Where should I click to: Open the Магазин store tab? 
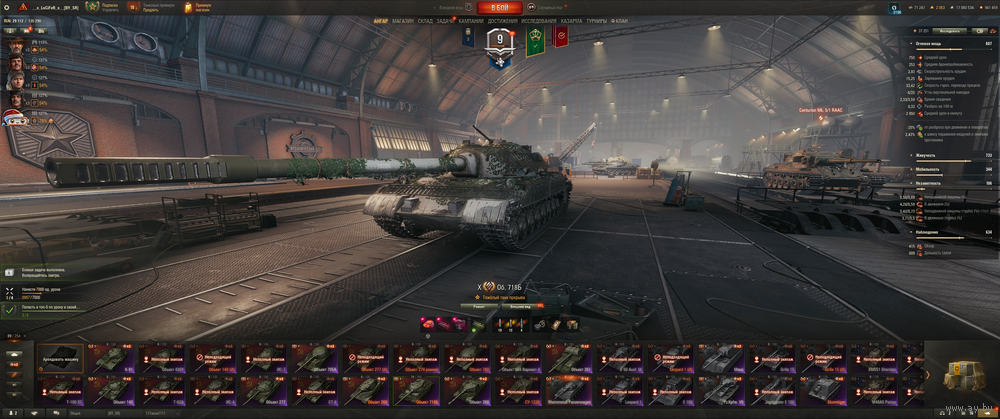click(x=403, y=19)
